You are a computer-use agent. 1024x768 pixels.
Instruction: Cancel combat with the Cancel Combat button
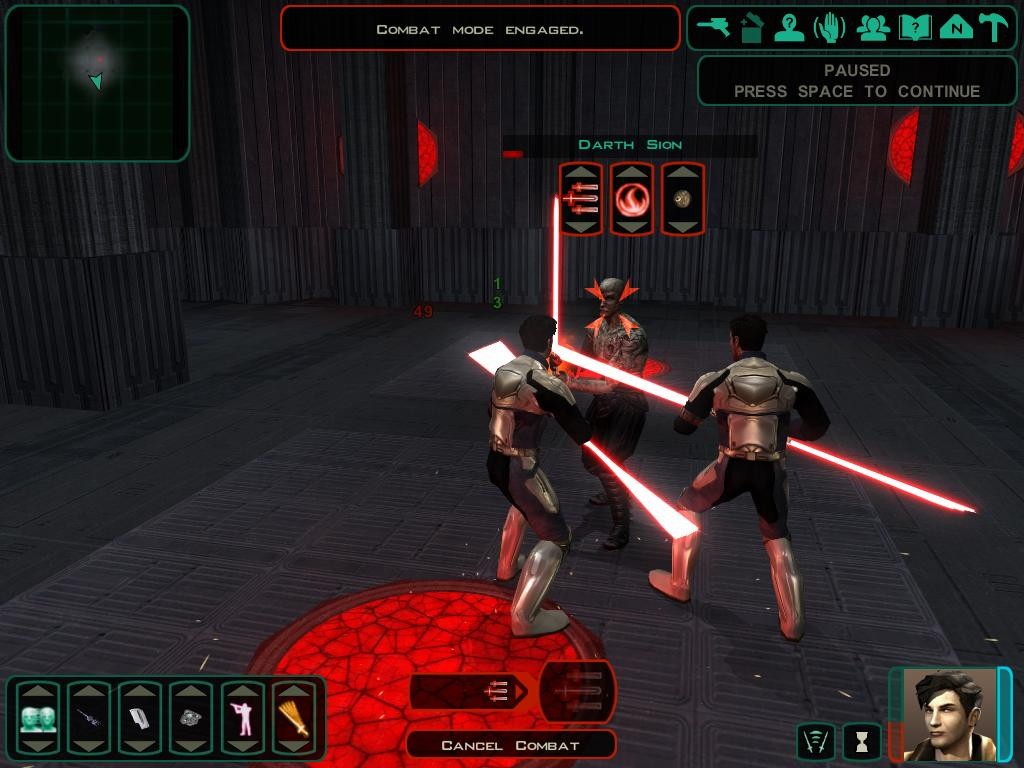511,745
